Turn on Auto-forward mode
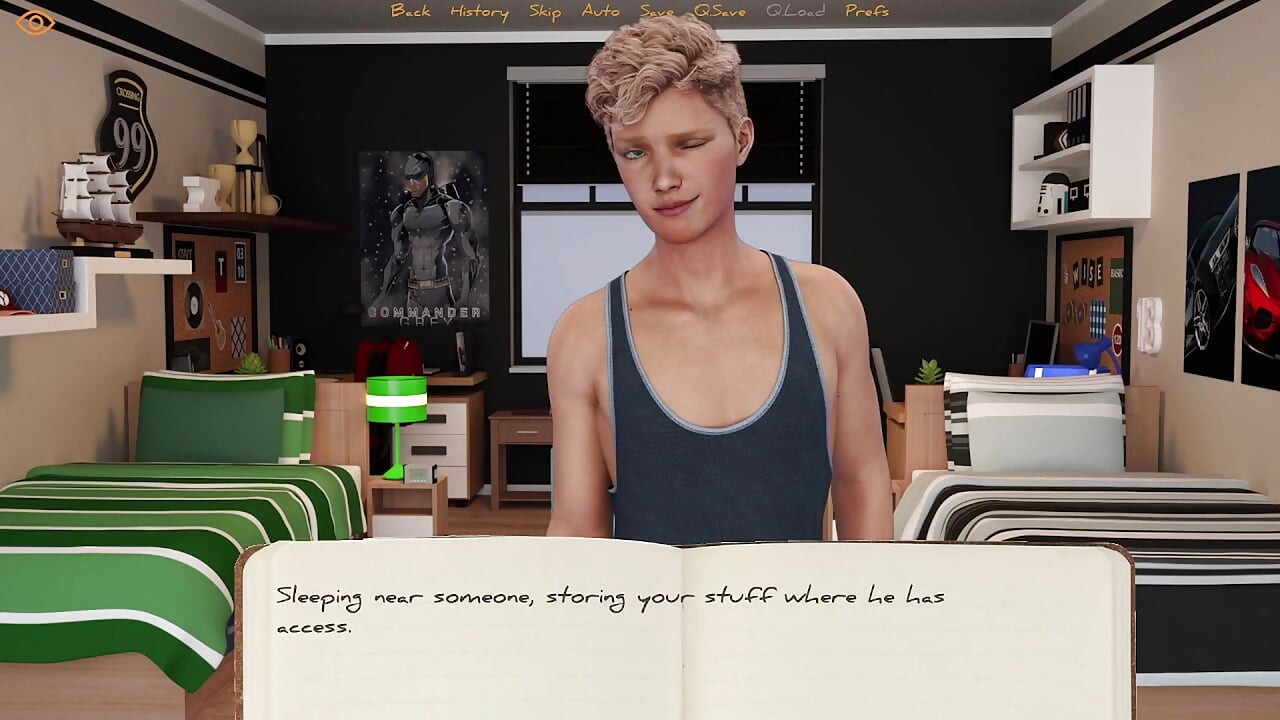 599,12
